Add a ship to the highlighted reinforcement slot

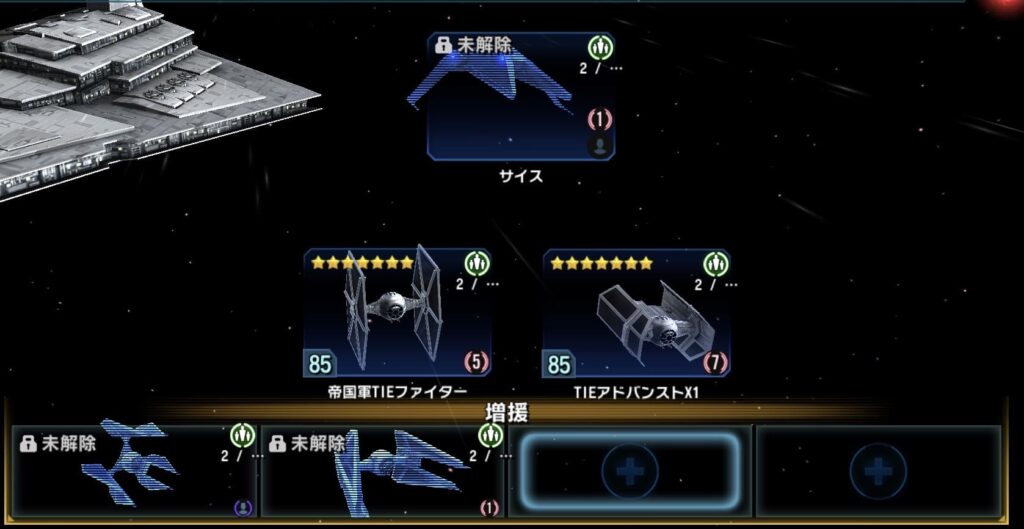click(630, 471)
